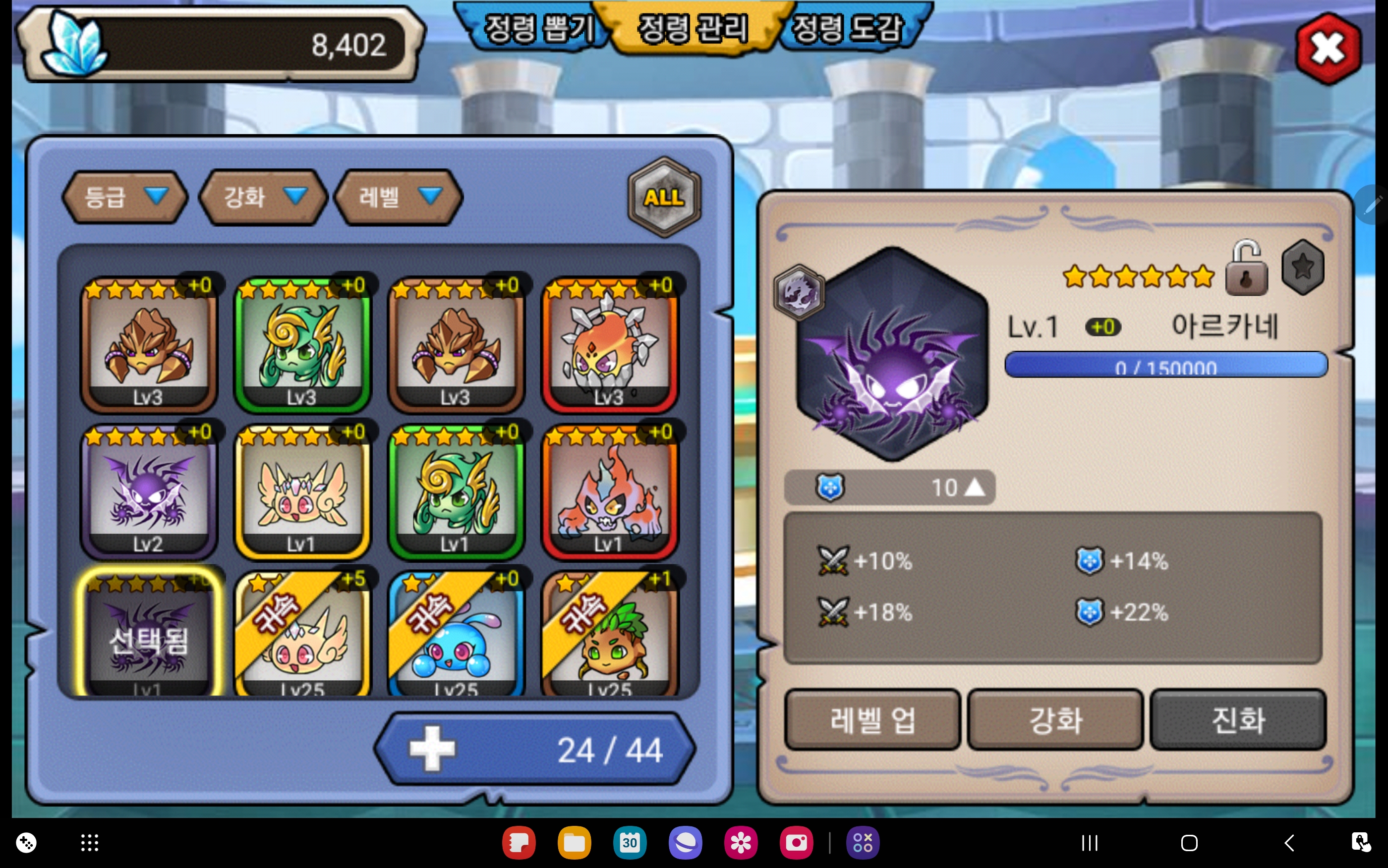1388x868 pixels.
Task: Expand the defense stat 10 arrow
Action: (x=974, y=488)
